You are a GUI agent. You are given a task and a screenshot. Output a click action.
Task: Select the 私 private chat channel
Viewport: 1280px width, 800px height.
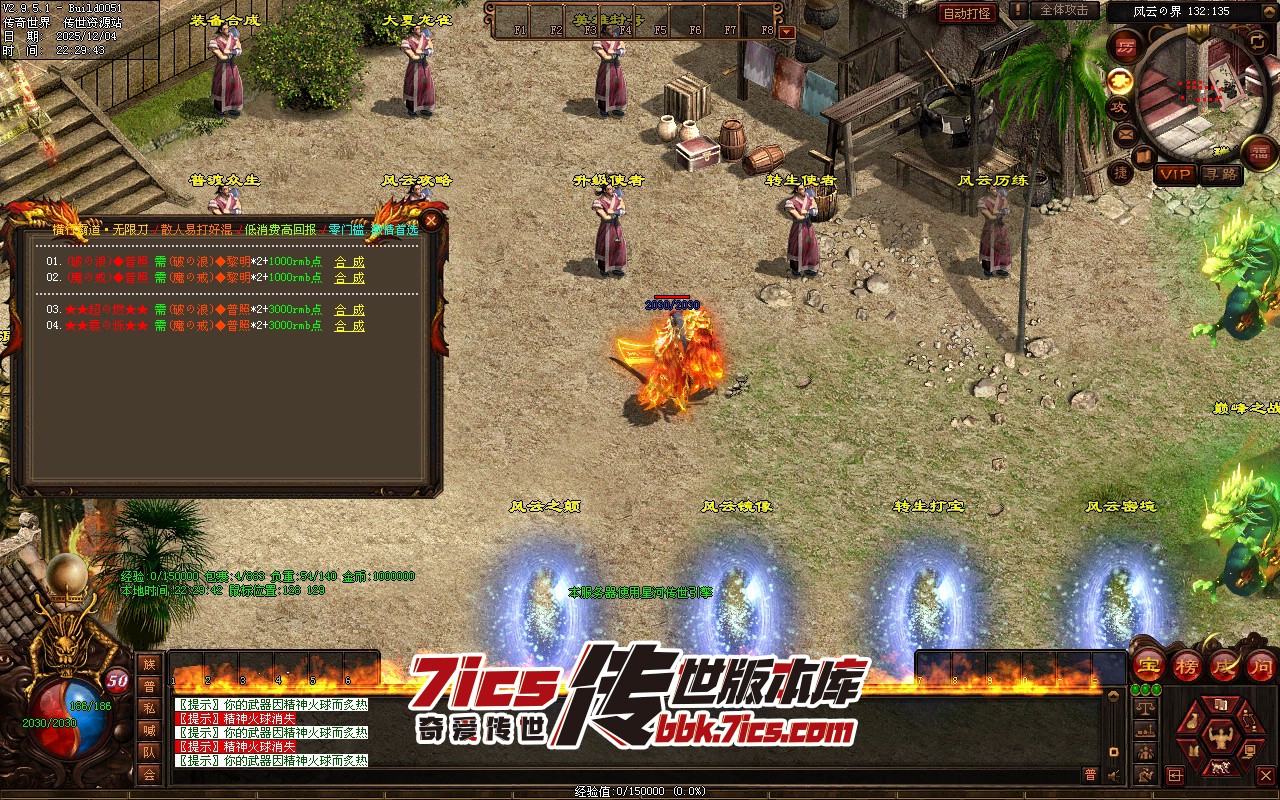pos(149,708)
